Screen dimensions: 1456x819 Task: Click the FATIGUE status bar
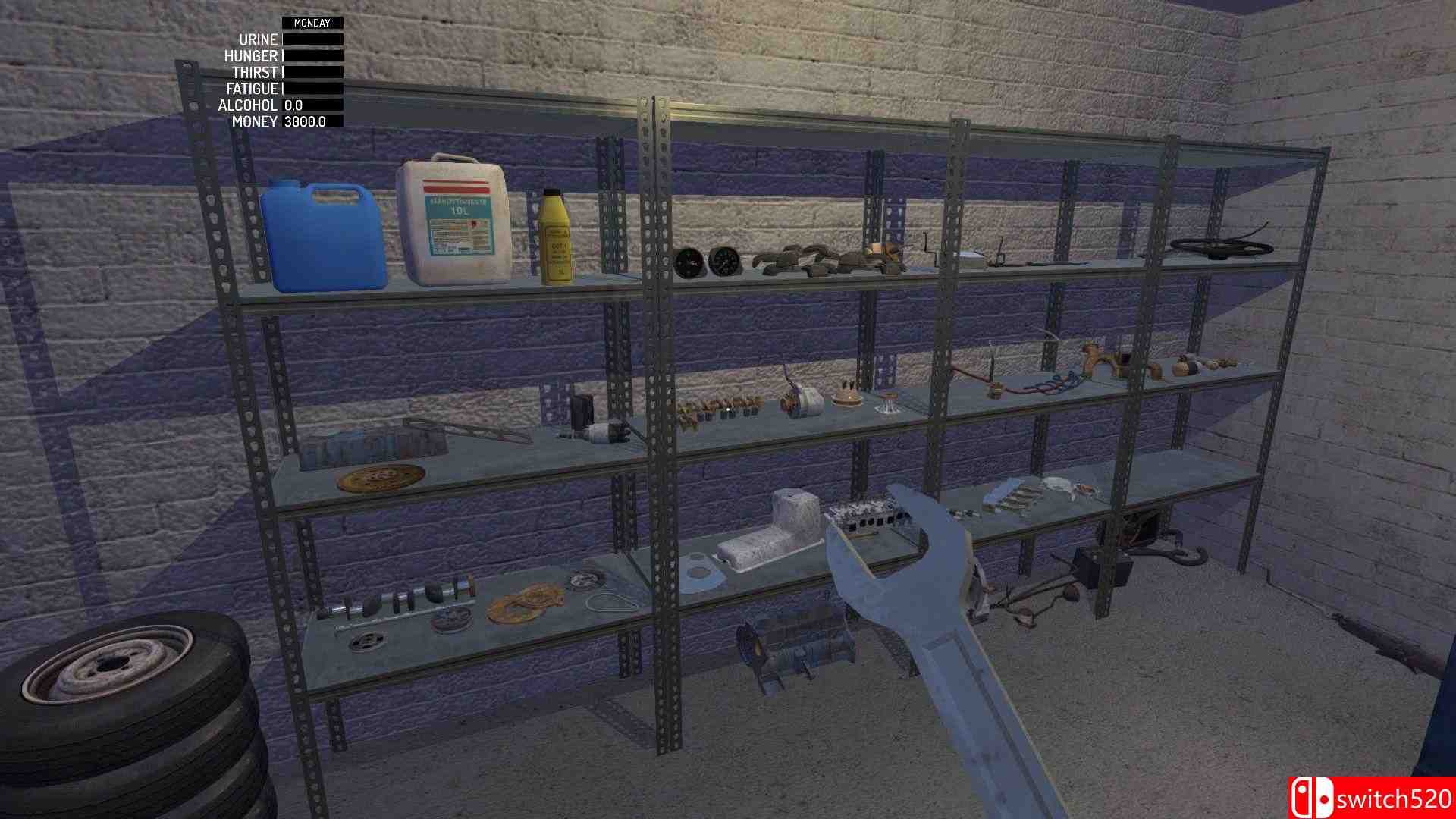click(x=311, y=89)
